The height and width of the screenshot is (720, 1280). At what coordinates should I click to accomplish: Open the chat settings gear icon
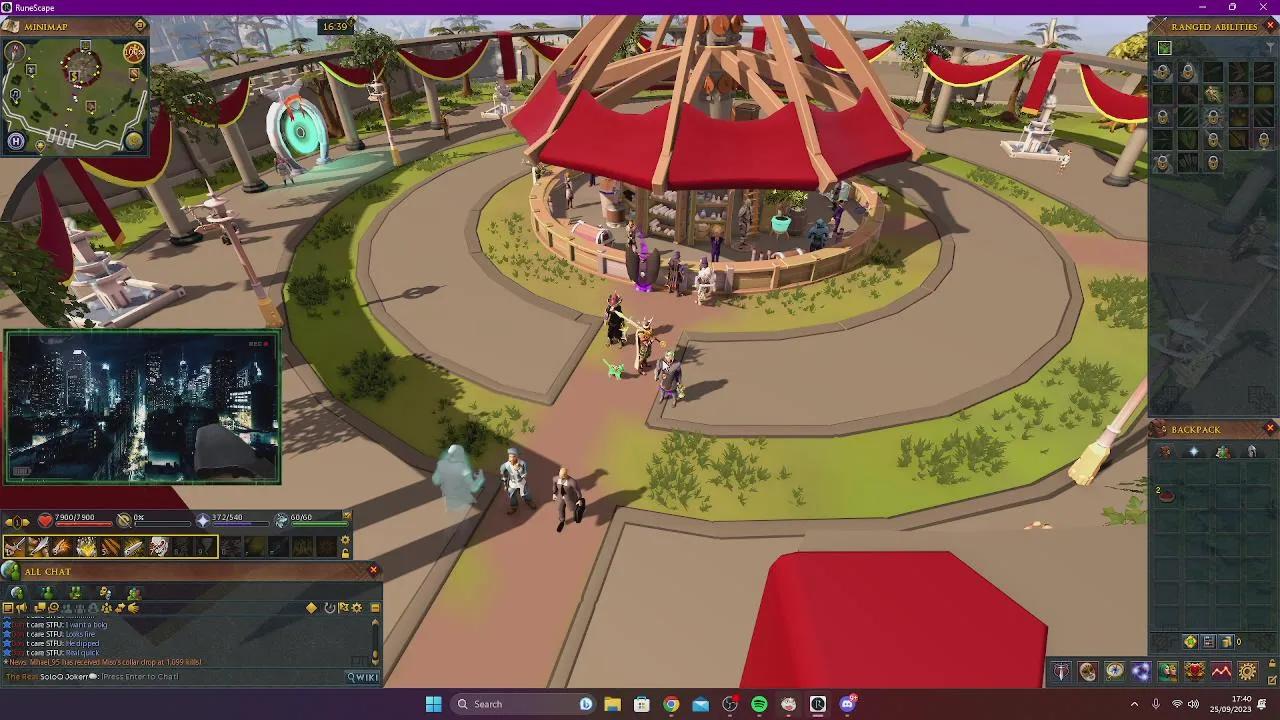pyautogui.click(x=356, y=608)
